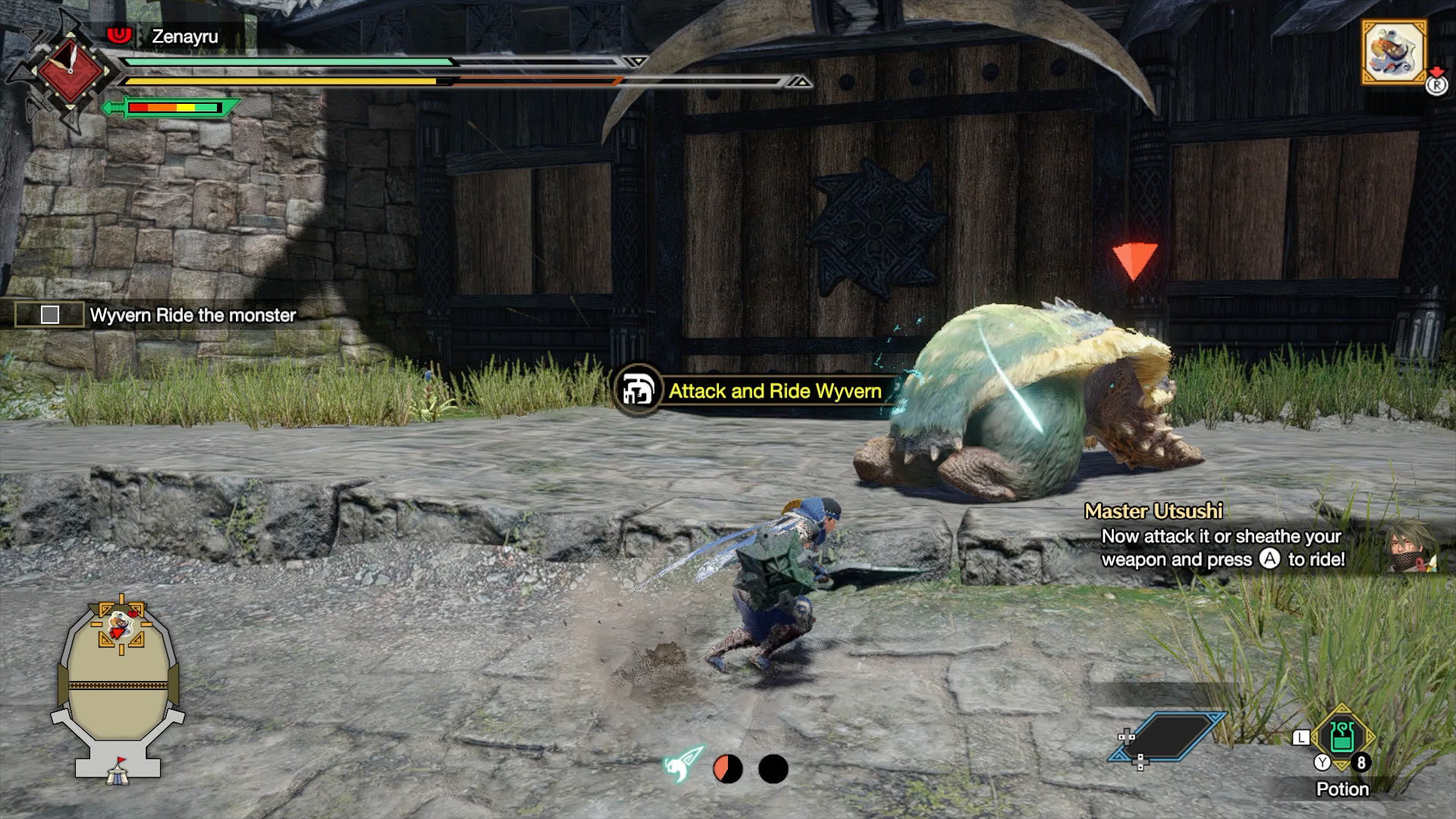Open the blue action bar panel
1456x819 pixels.
click(x=1166, y=735)
